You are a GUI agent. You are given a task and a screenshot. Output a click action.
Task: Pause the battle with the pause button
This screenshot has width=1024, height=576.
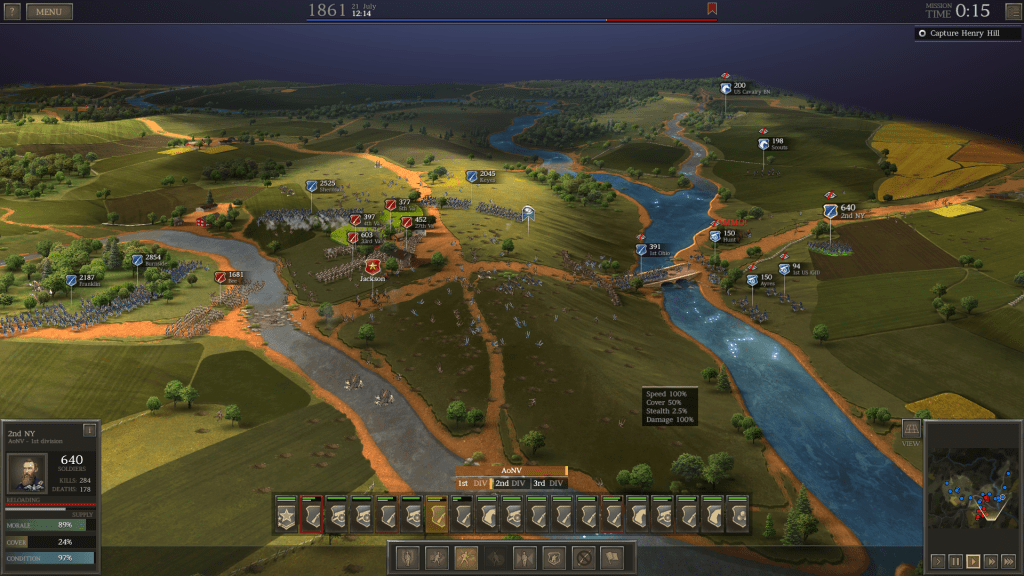coord(955,561)
